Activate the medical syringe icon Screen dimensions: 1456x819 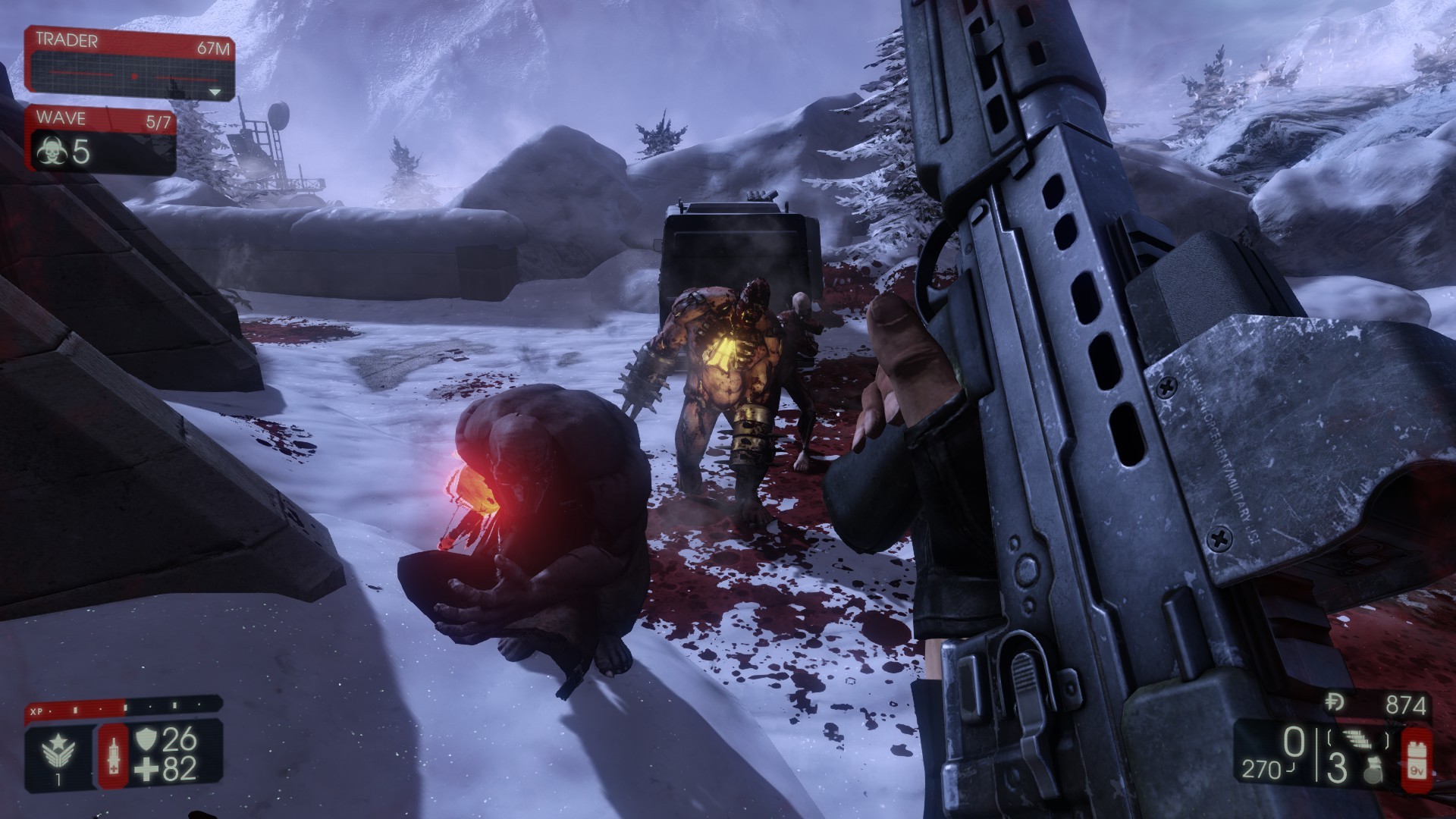(x=114, y=753)
